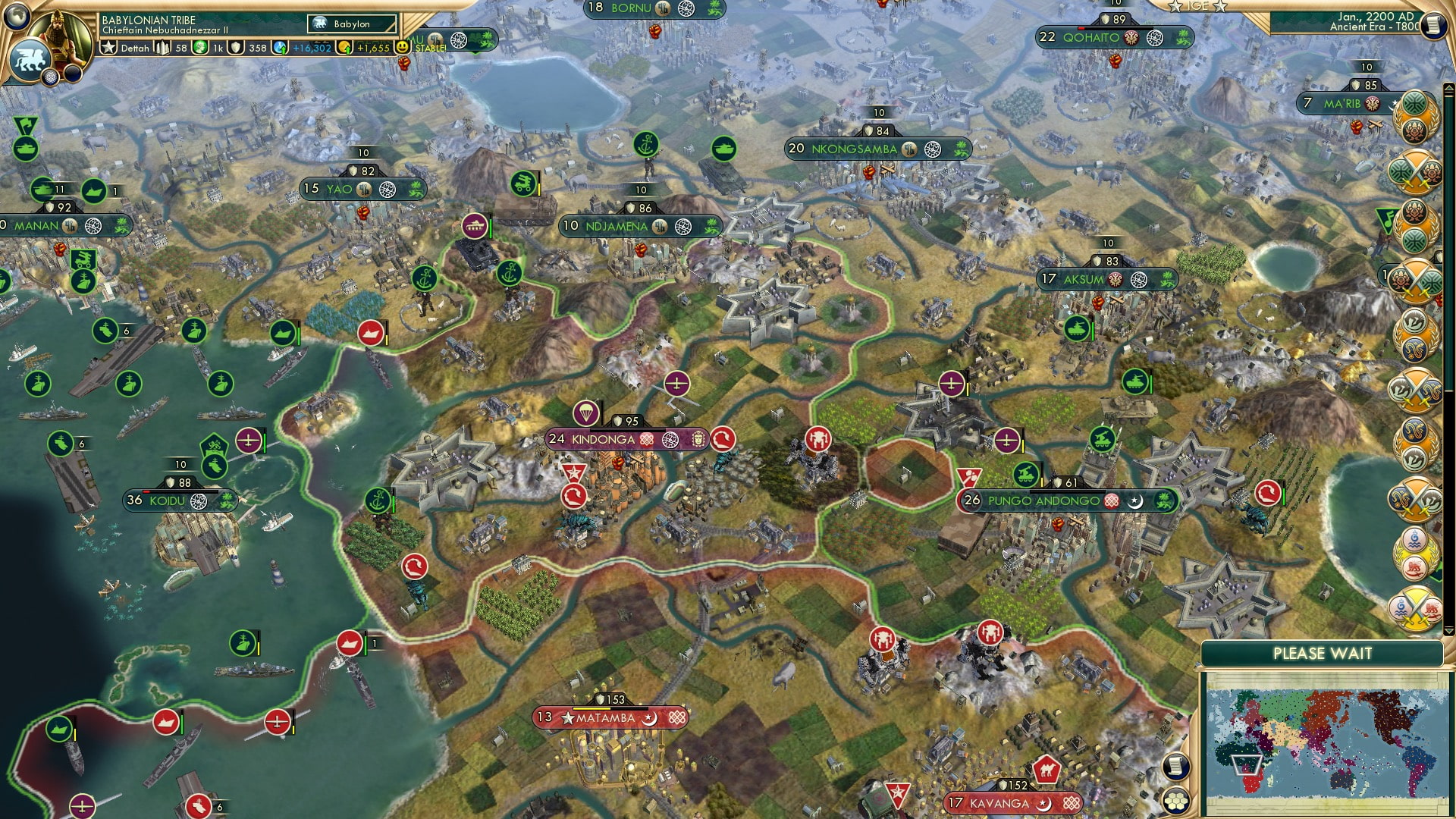Open the scroll icon left of minimap

pyautogui.click(x=1175, y=767)
